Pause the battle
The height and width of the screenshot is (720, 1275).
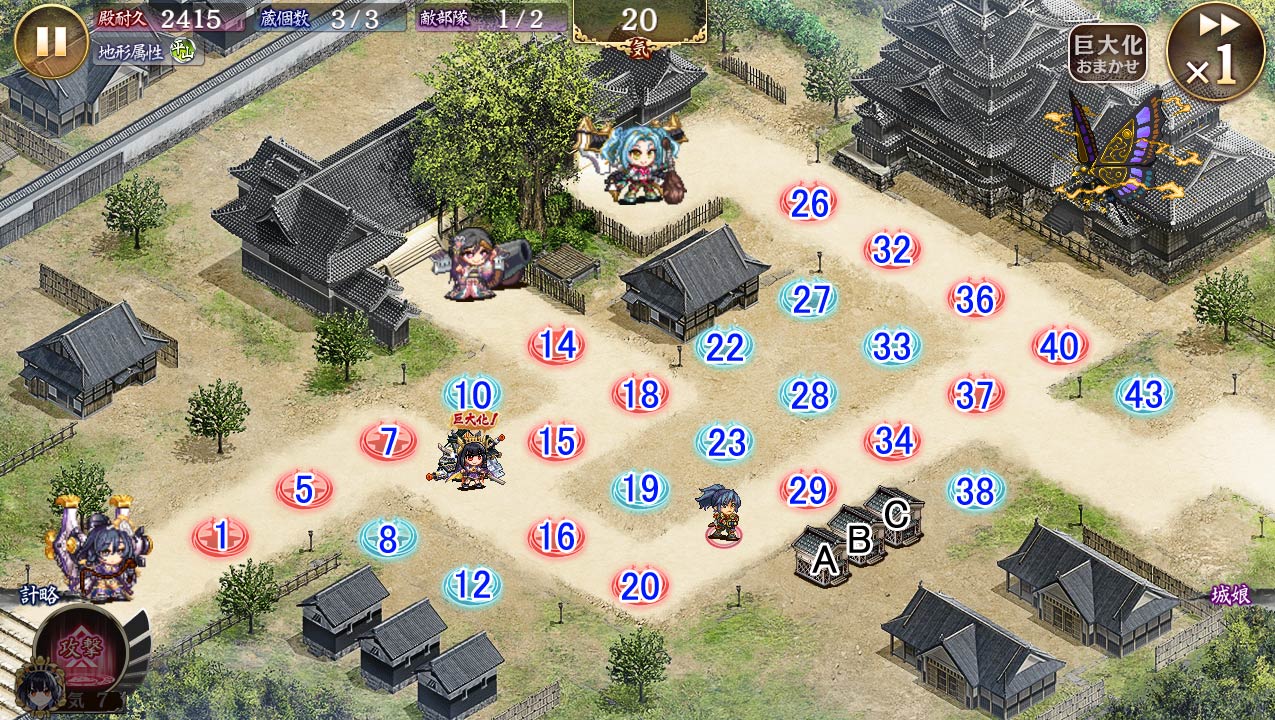click(x=51, y=41)
